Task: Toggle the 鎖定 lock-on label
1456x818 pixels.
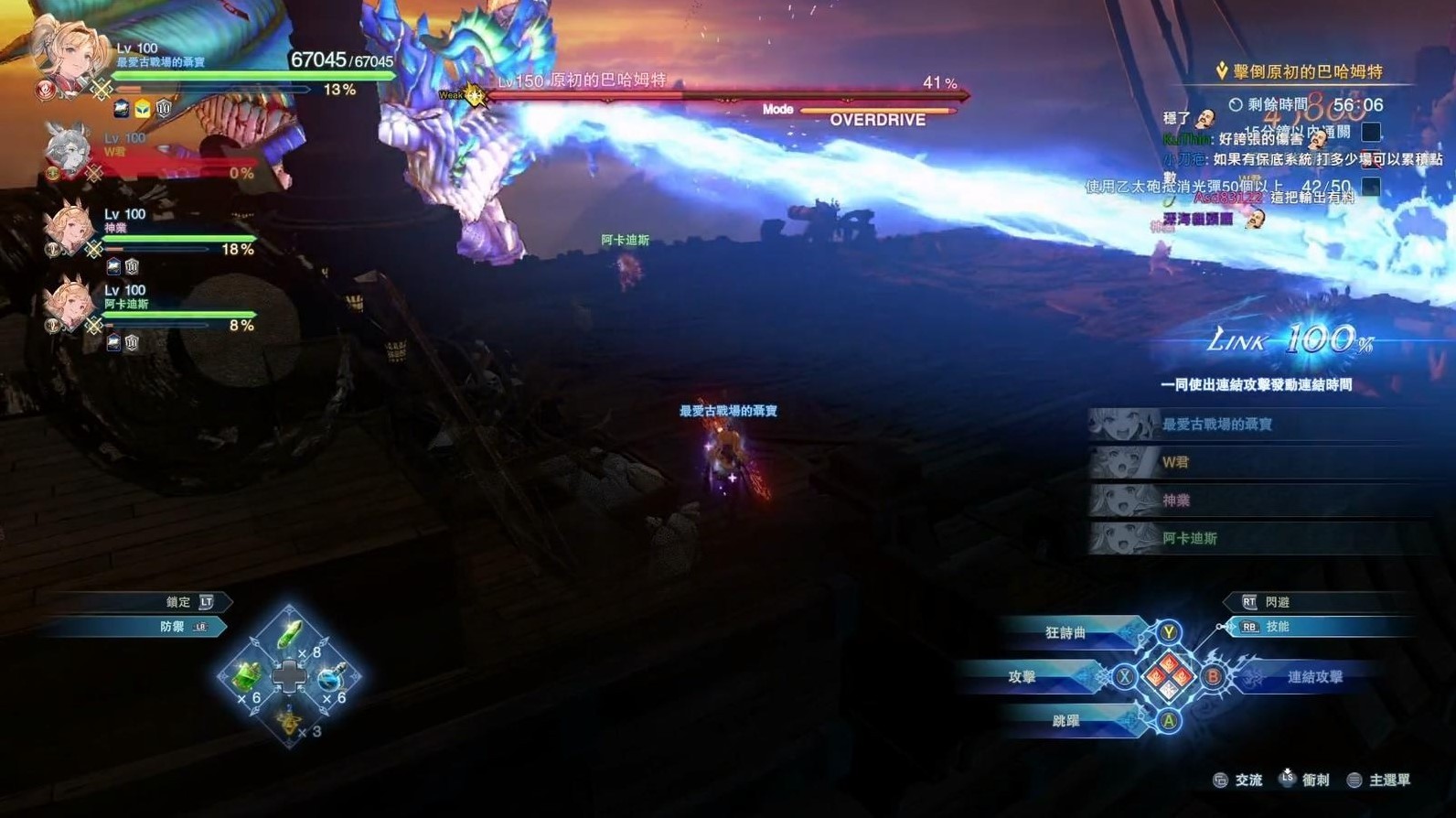Action: click(179, 602)
